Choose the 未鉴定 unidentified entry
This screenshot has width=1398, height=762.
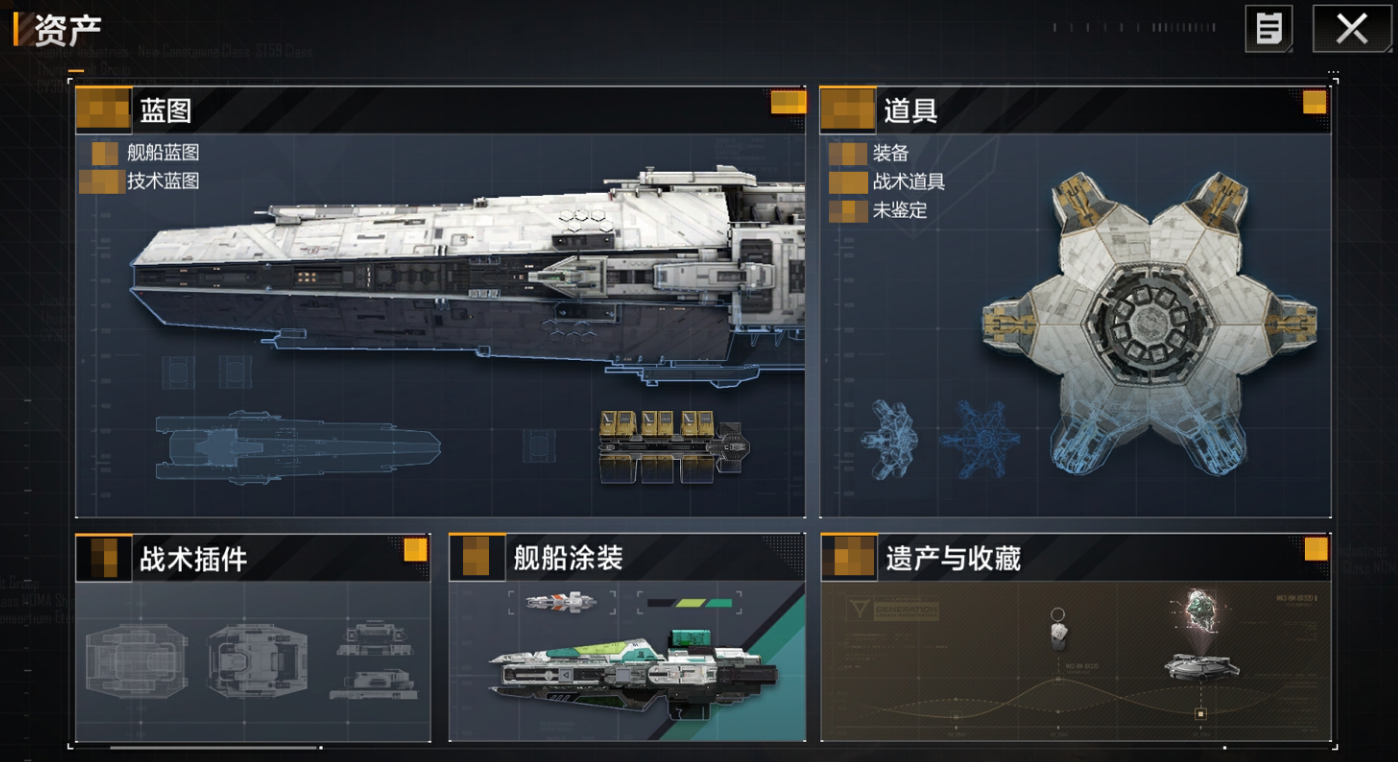click(x=899, y=210)
